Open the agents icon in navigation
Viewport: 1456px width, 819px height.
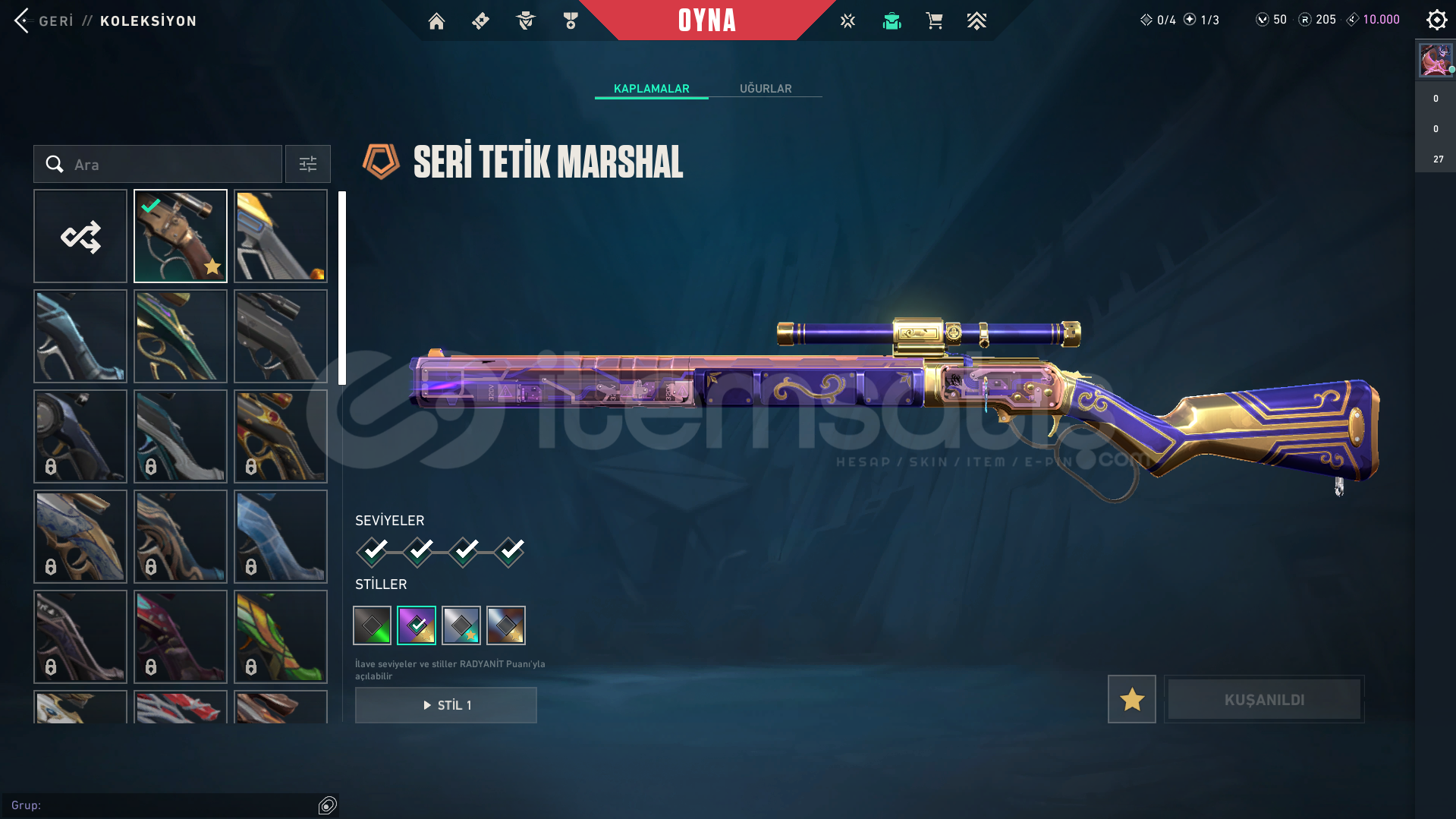pyautogui.click(x=525, y=21)
